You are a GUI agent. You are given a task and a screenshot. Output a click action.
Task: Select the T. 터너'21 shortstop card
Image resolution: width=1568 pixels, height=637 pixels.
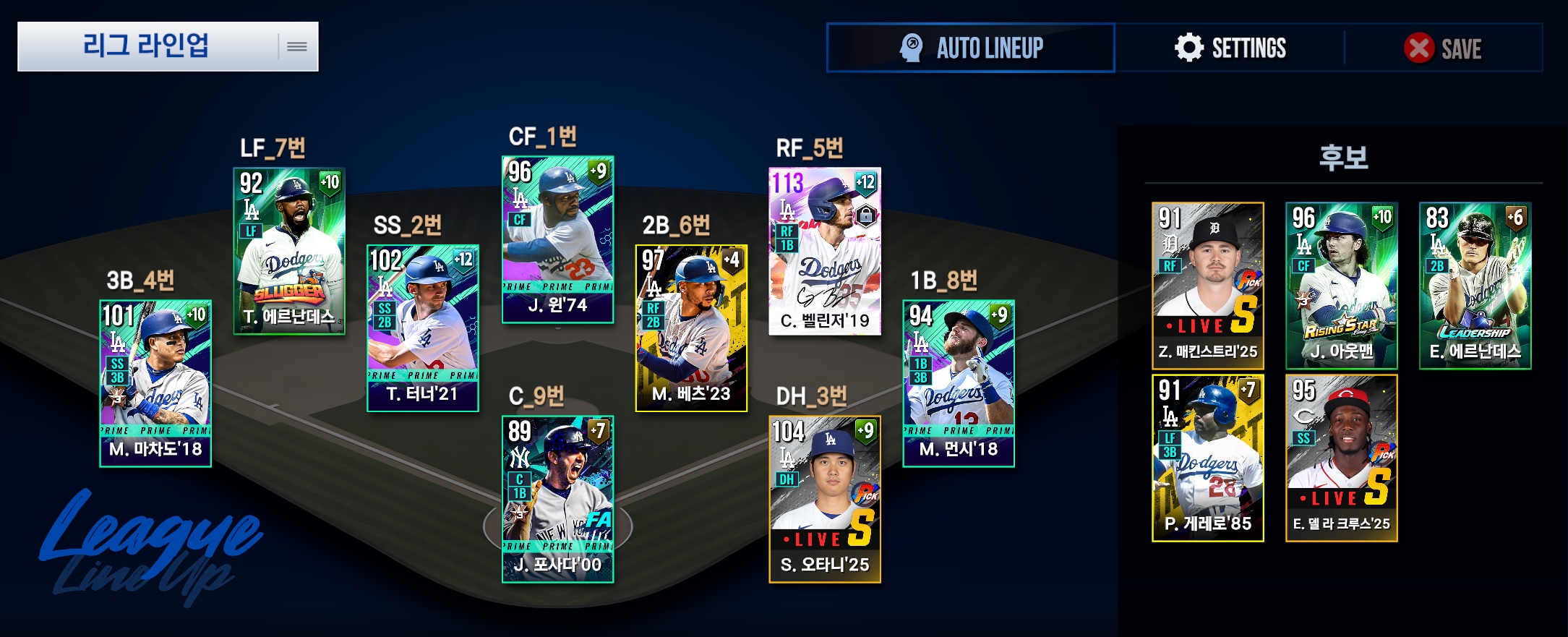[x=423, y=328]
